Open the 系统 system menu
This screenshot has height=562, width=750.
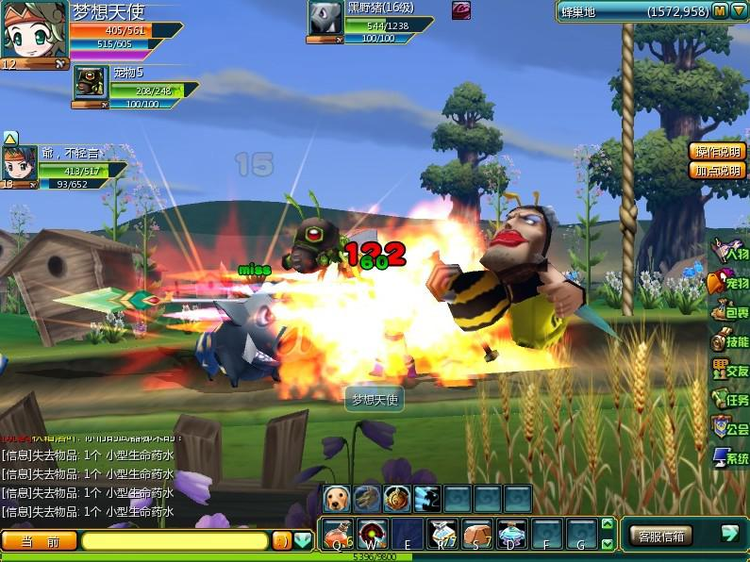[730, 458]
